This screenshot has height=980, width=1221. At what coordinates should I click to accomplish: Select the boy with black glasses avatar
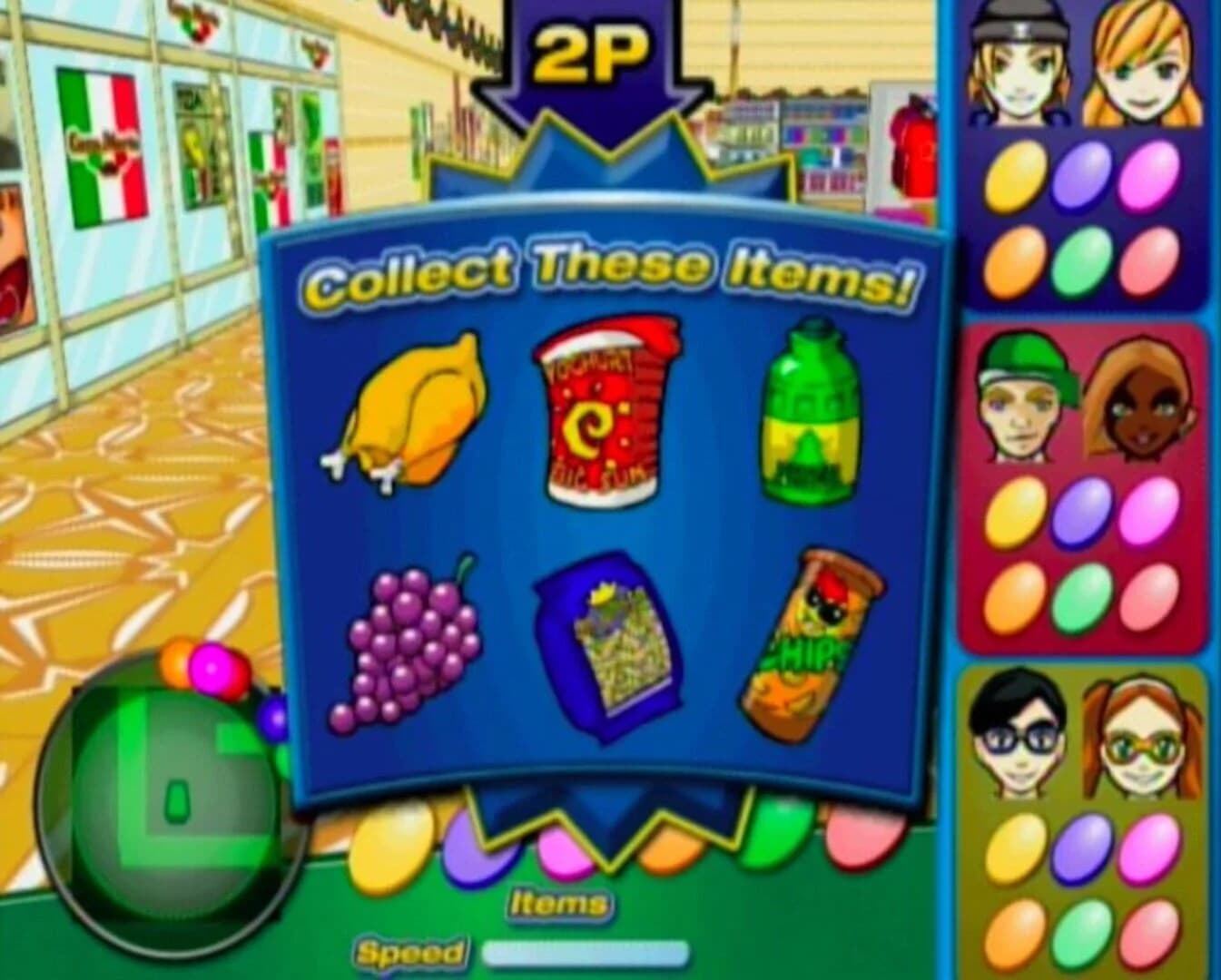[1017, 735]
